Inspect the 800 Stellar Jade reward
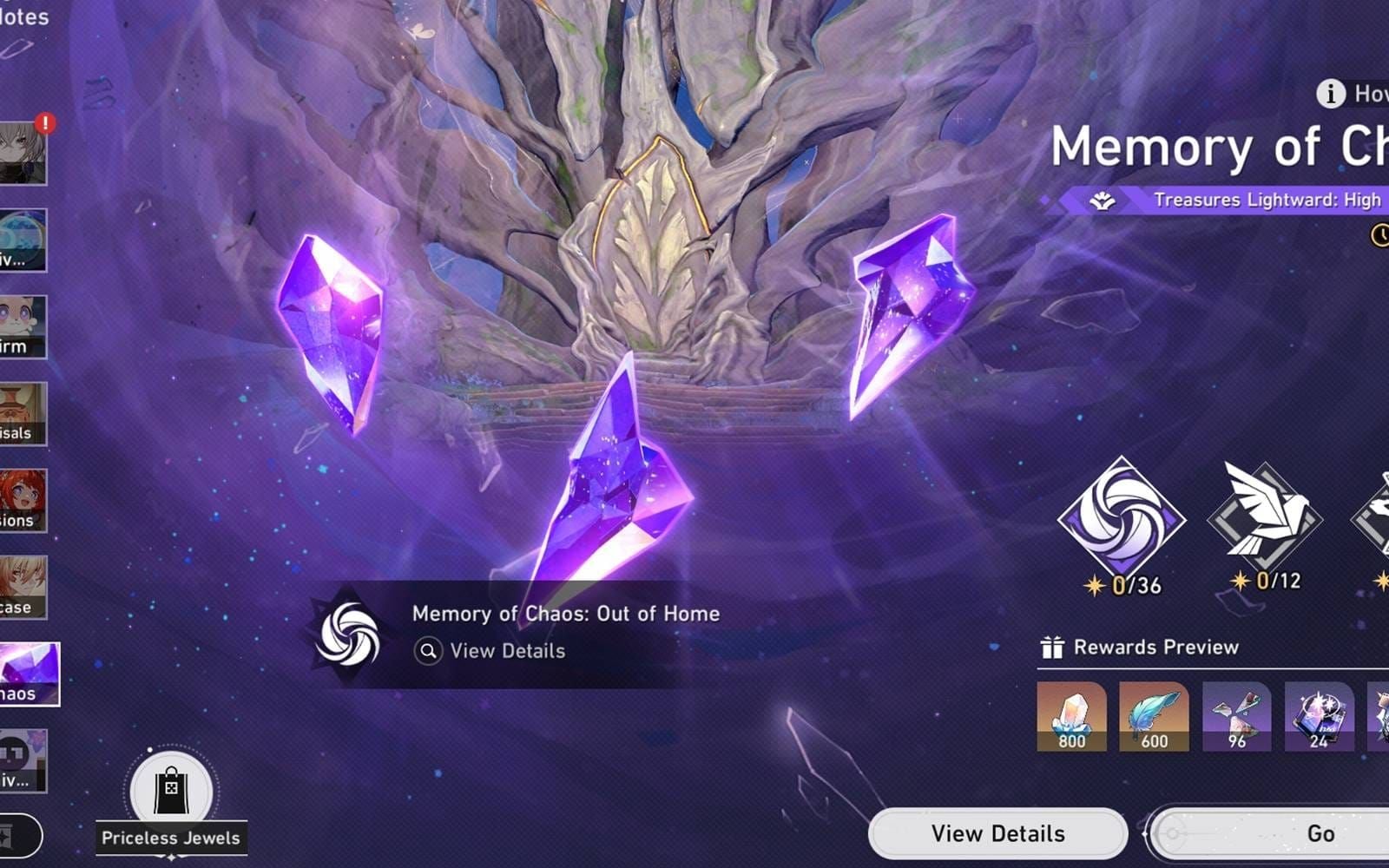 pyautogui.click(x=1071, y=716)
